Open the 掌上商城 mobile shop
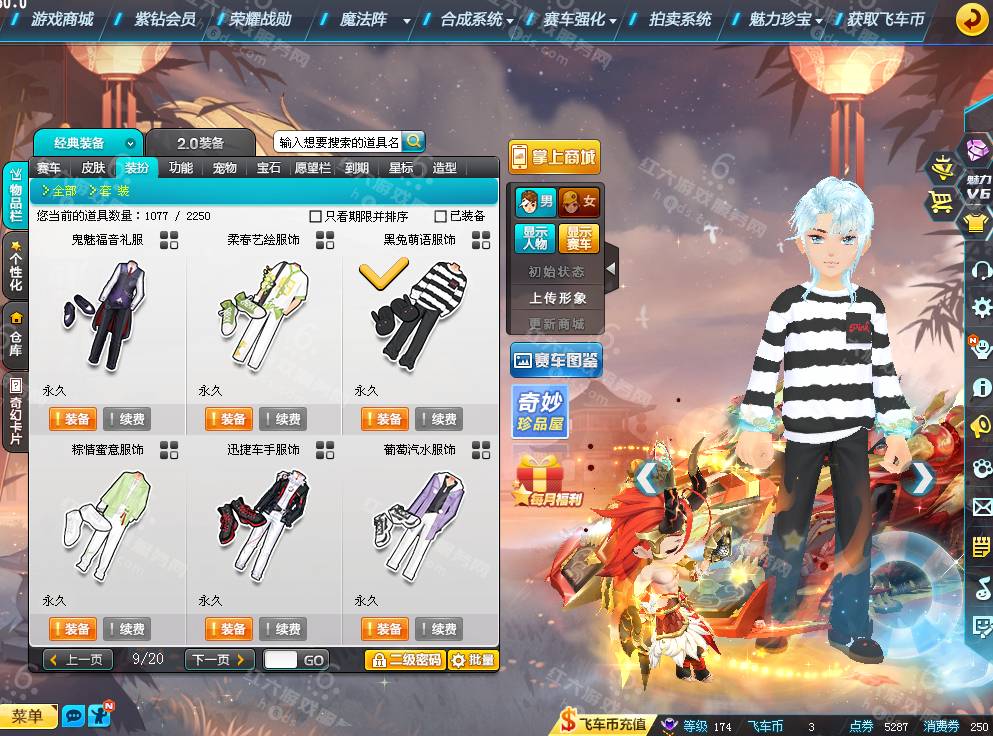This screenshot has width=993, height=736. 554,157
